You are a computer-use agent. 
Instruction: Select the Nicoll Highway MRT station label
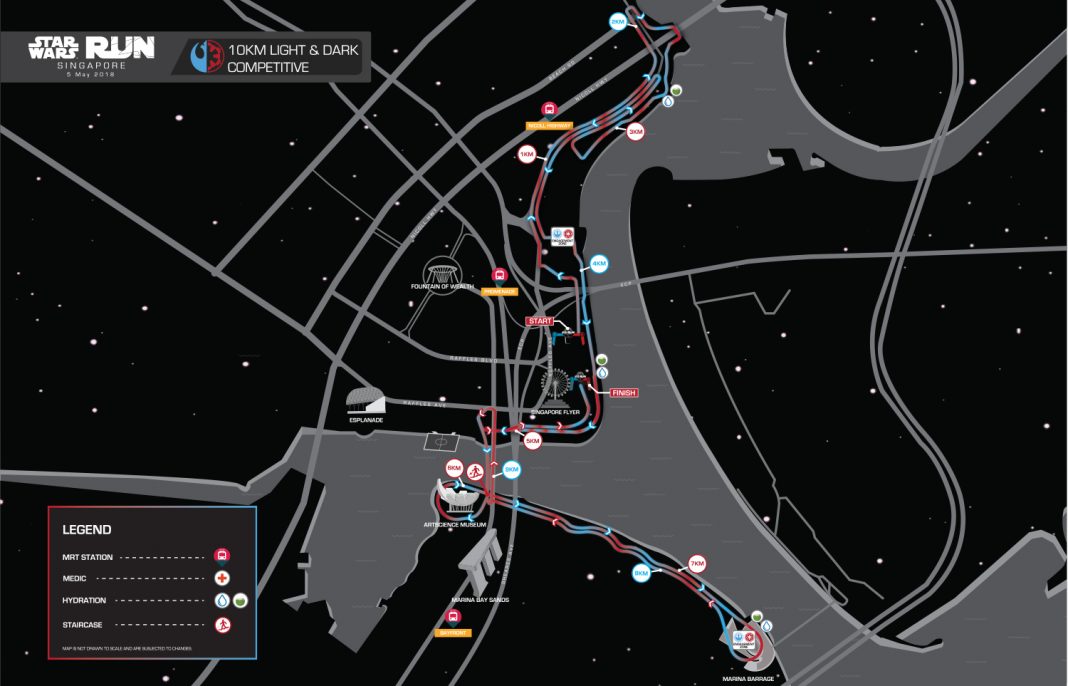pyautogui.click(x=549, y=126)
